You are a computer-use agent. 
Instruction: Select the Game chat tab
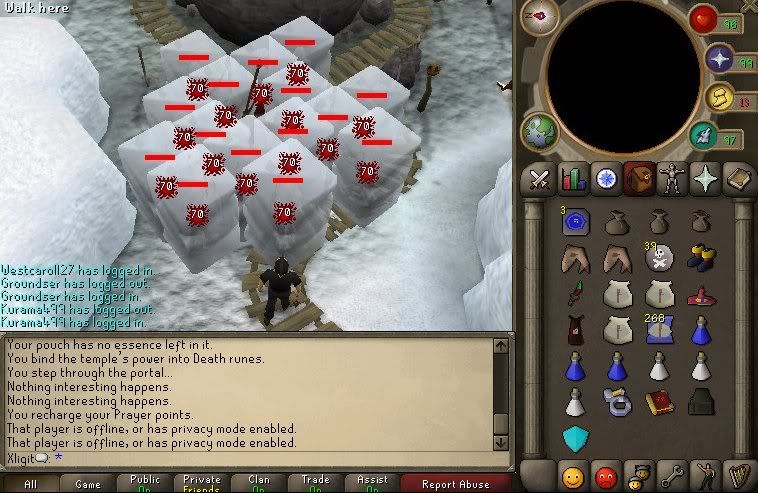pos(88,484)
